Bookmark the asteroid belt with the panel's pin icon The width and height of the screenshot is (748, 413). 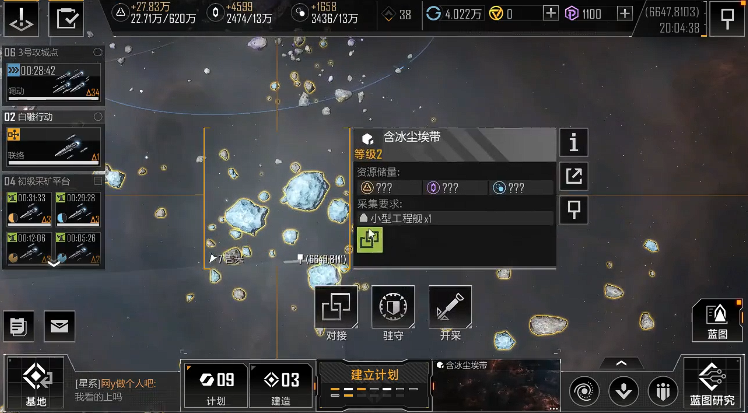coord(573,210)
